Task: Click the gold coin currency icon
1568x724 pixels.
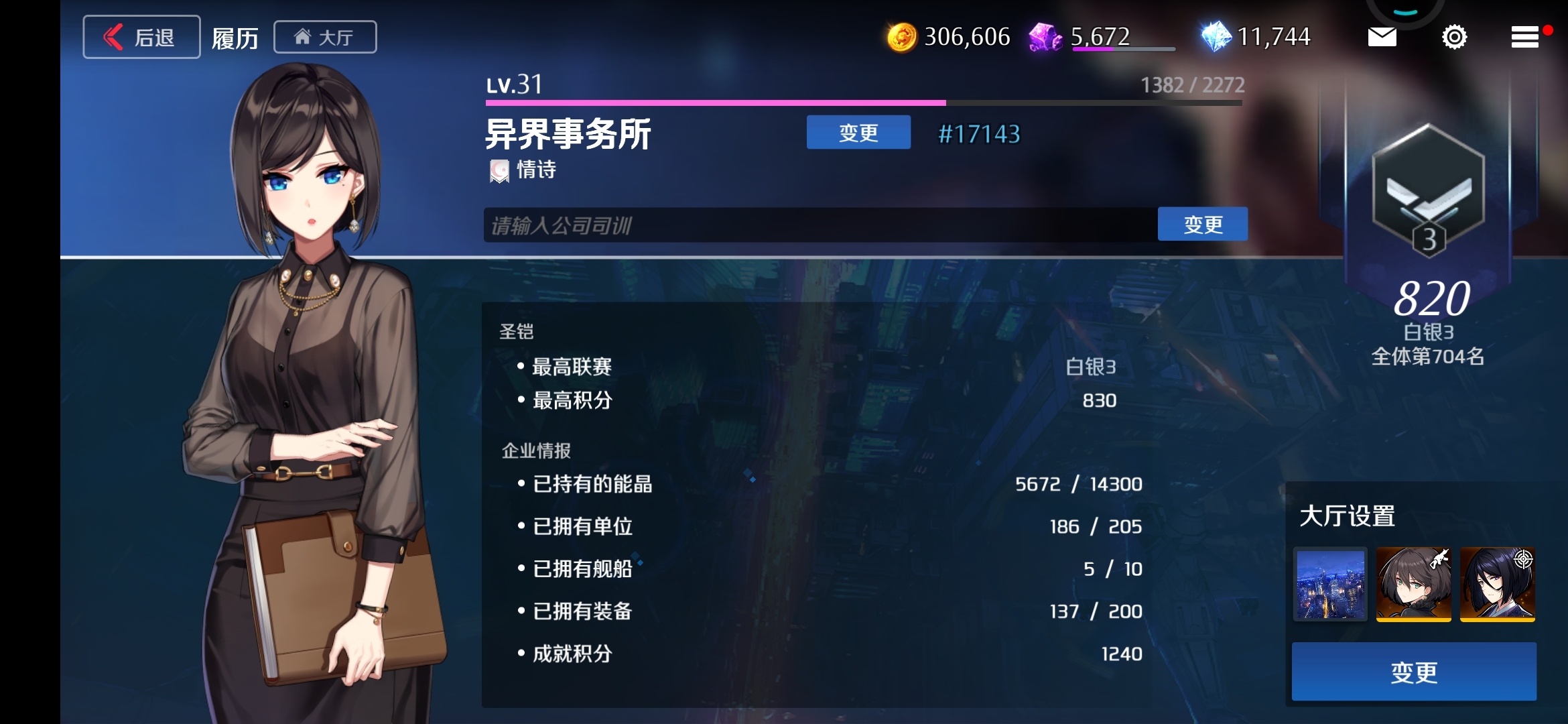Action: 904,37
